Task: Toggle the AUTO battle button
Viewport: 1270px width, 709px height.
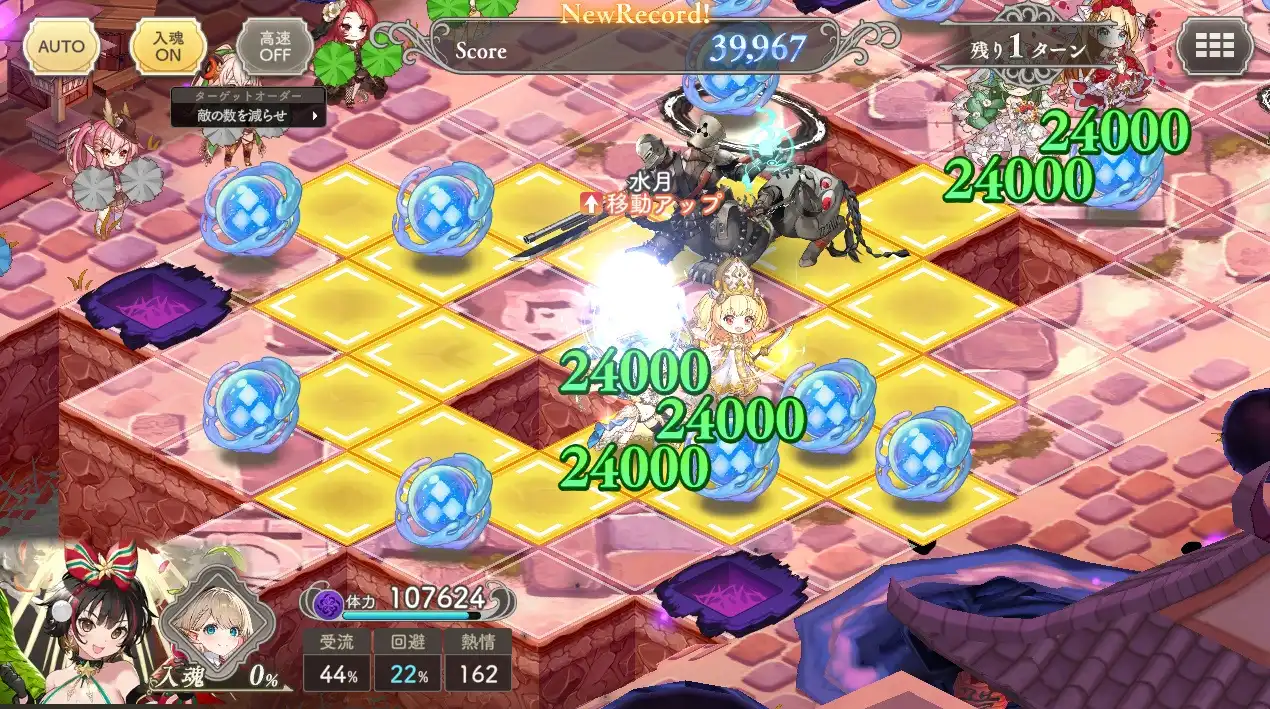Action: (x=62, y=47)
